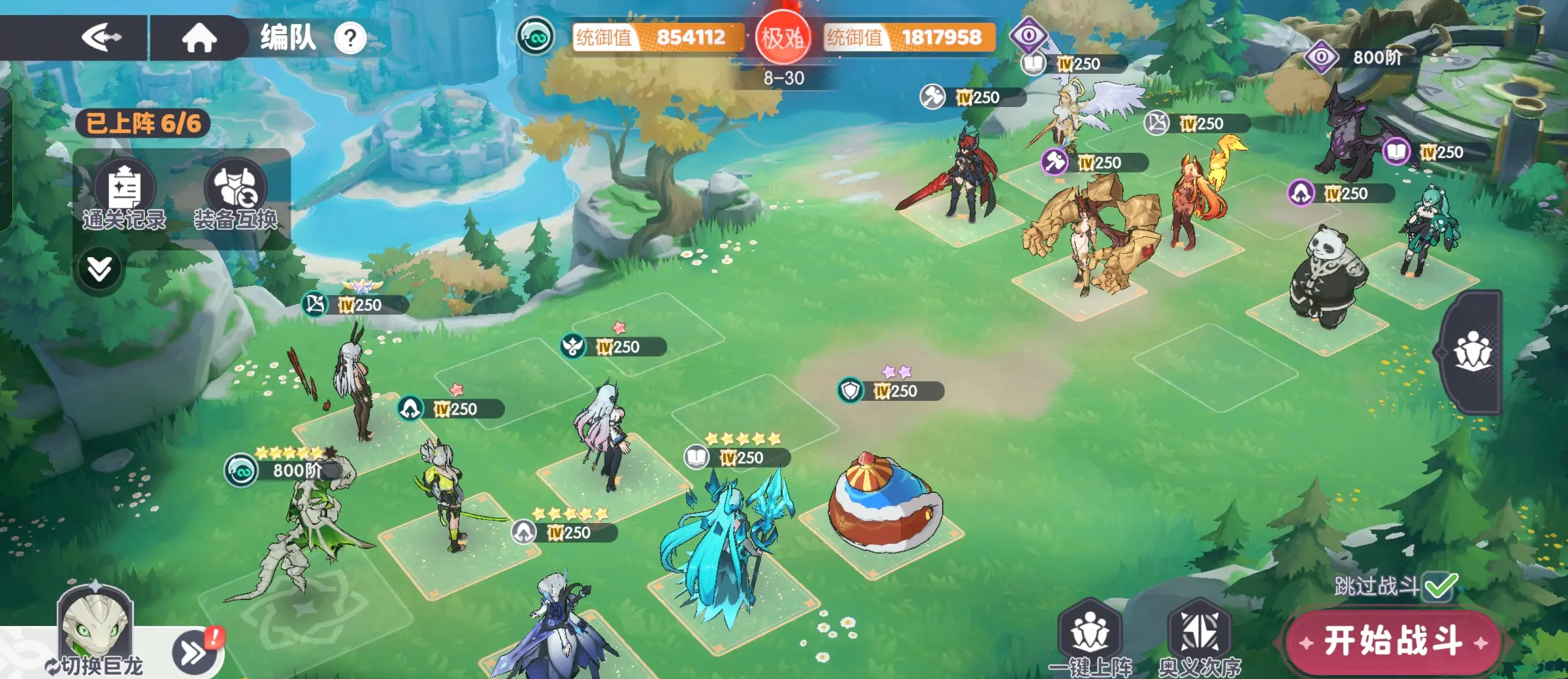Open the 通关记录 clear records
The image size is (1568, 679).
click(x=124, y=195)
